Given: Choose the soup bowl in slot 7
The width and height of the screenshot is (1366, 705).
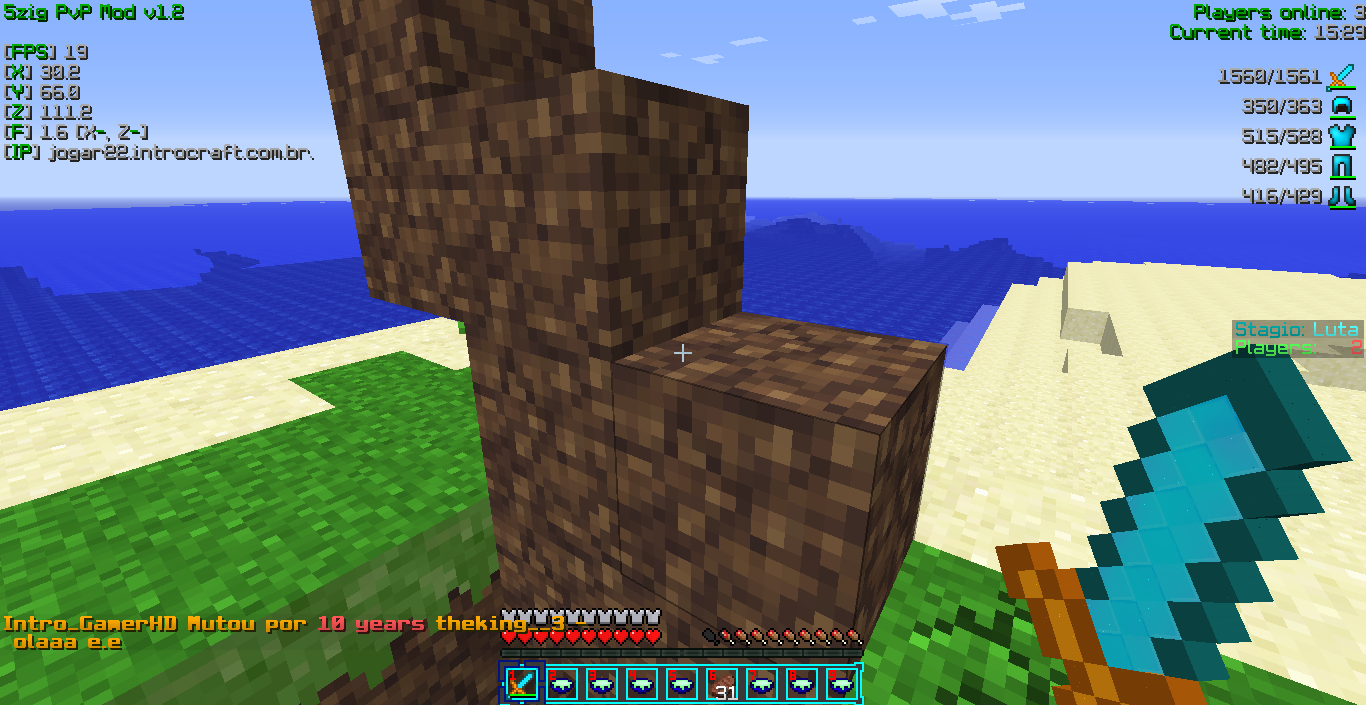Looking at the screenshot, I should (762, 684).
